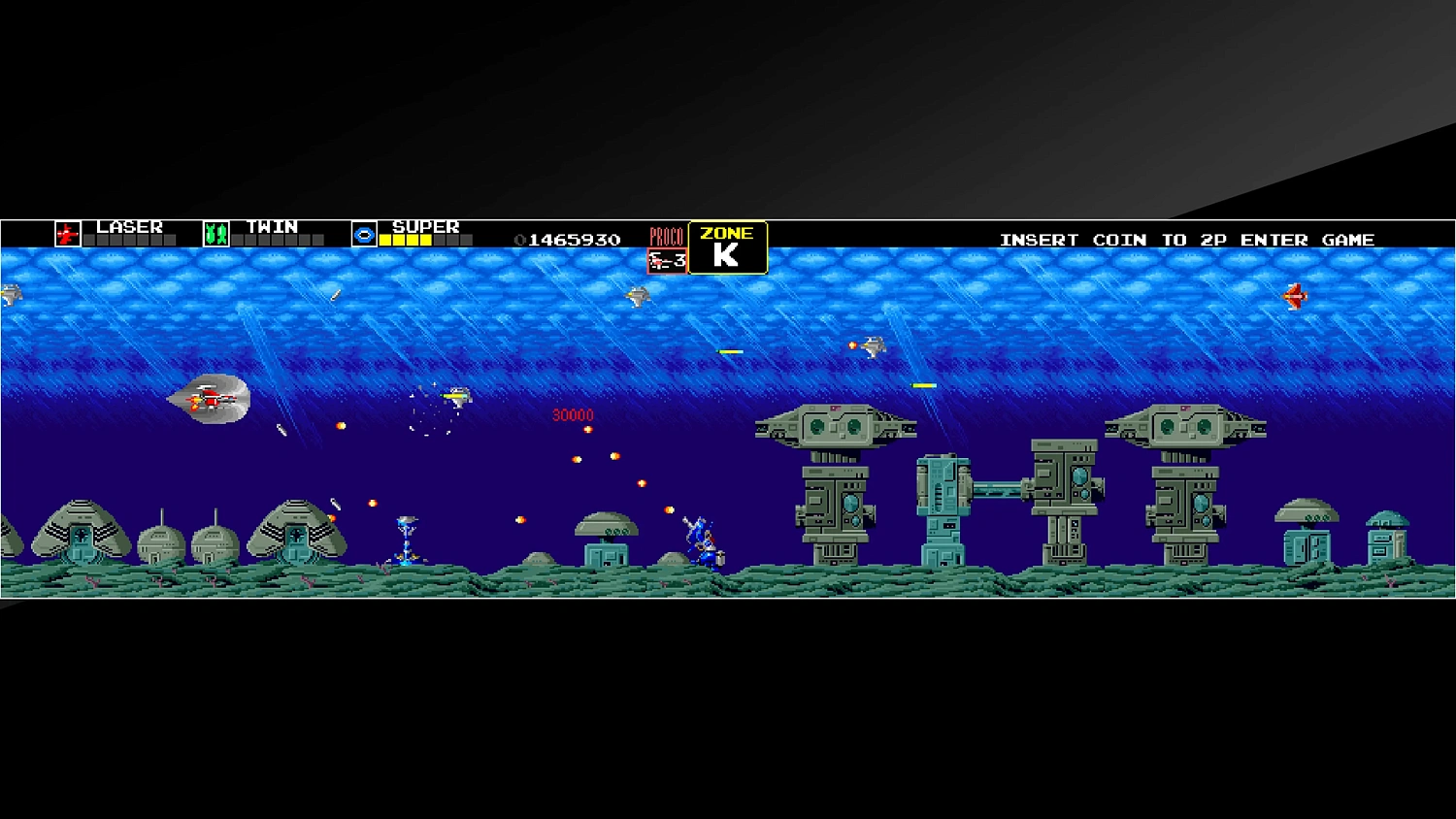
Task: Click INSERT COIN TO 2P ENTER GAME text
Action: 1186,239
